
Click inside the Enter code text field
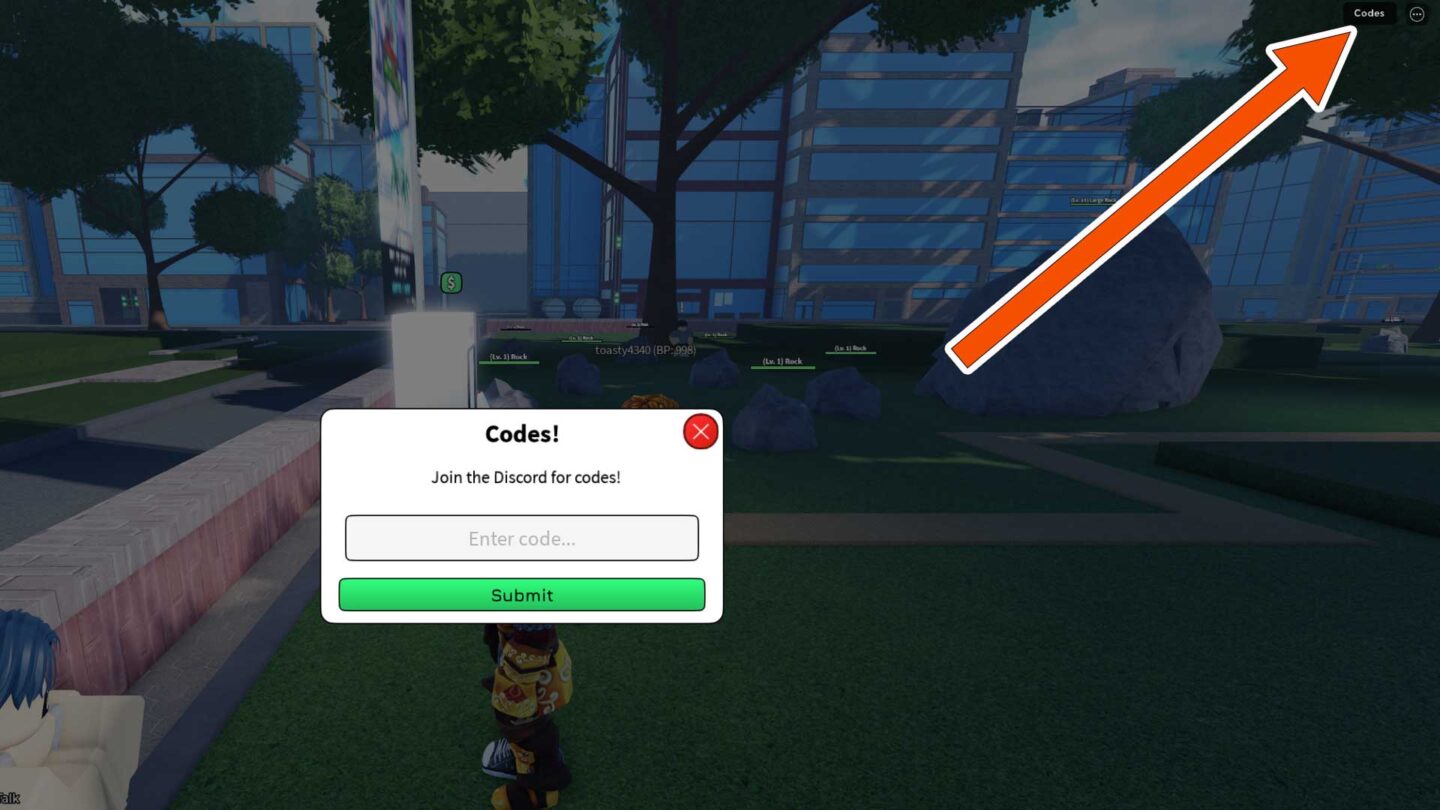point(521,538)
